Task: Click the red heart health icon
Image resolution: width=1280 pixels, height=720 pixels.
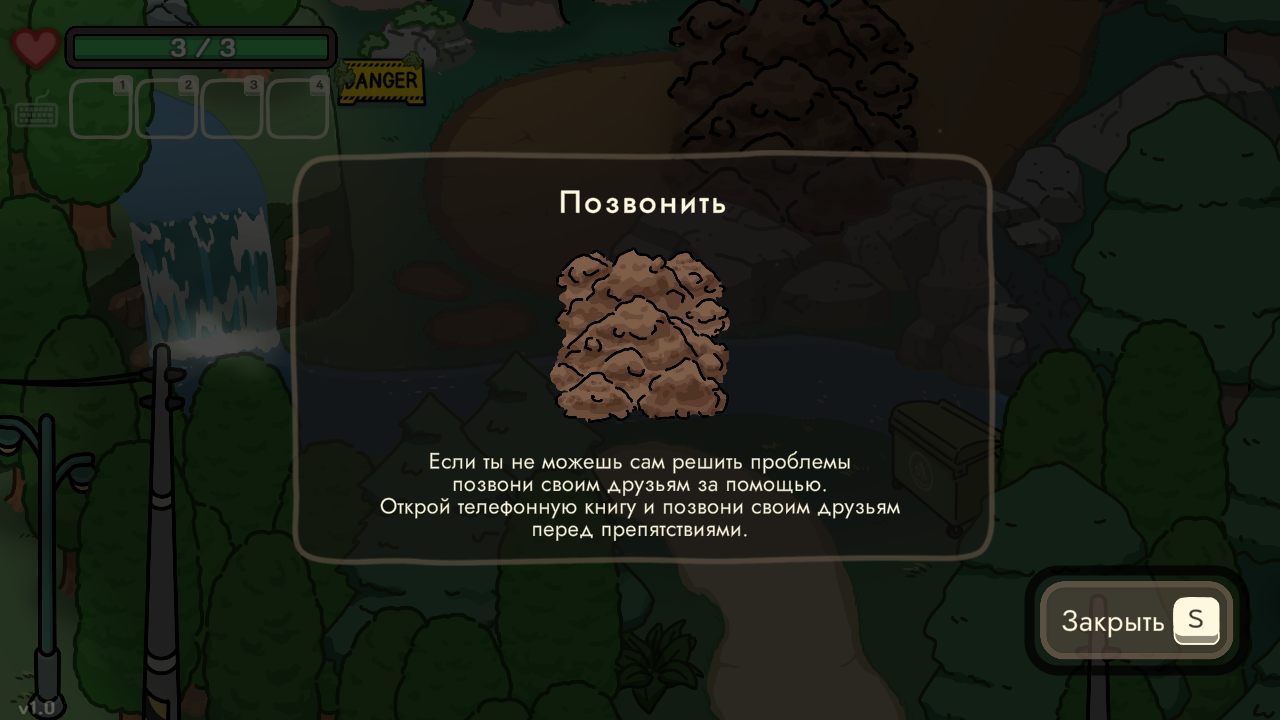Action: (37, 47)
